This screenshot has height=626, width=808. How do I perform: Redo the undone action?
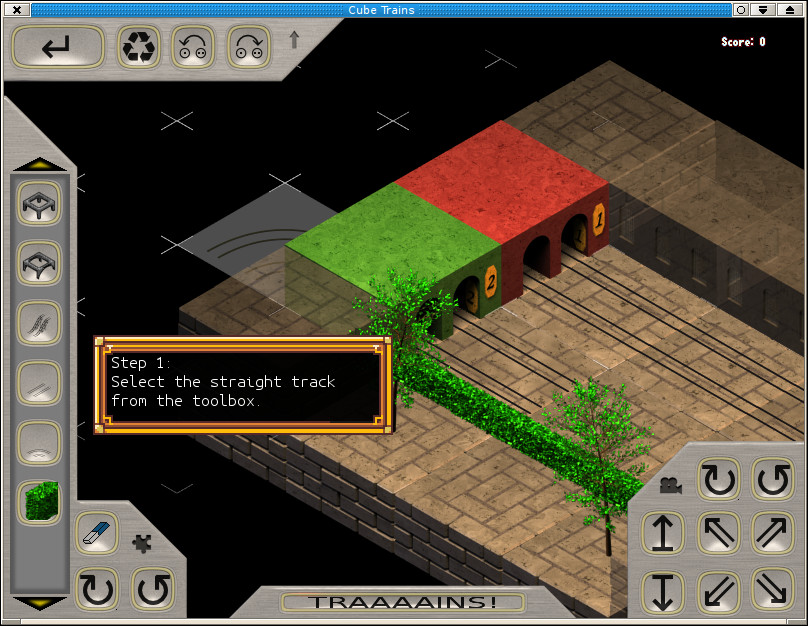pyautogui.click(x=248, y=47)
